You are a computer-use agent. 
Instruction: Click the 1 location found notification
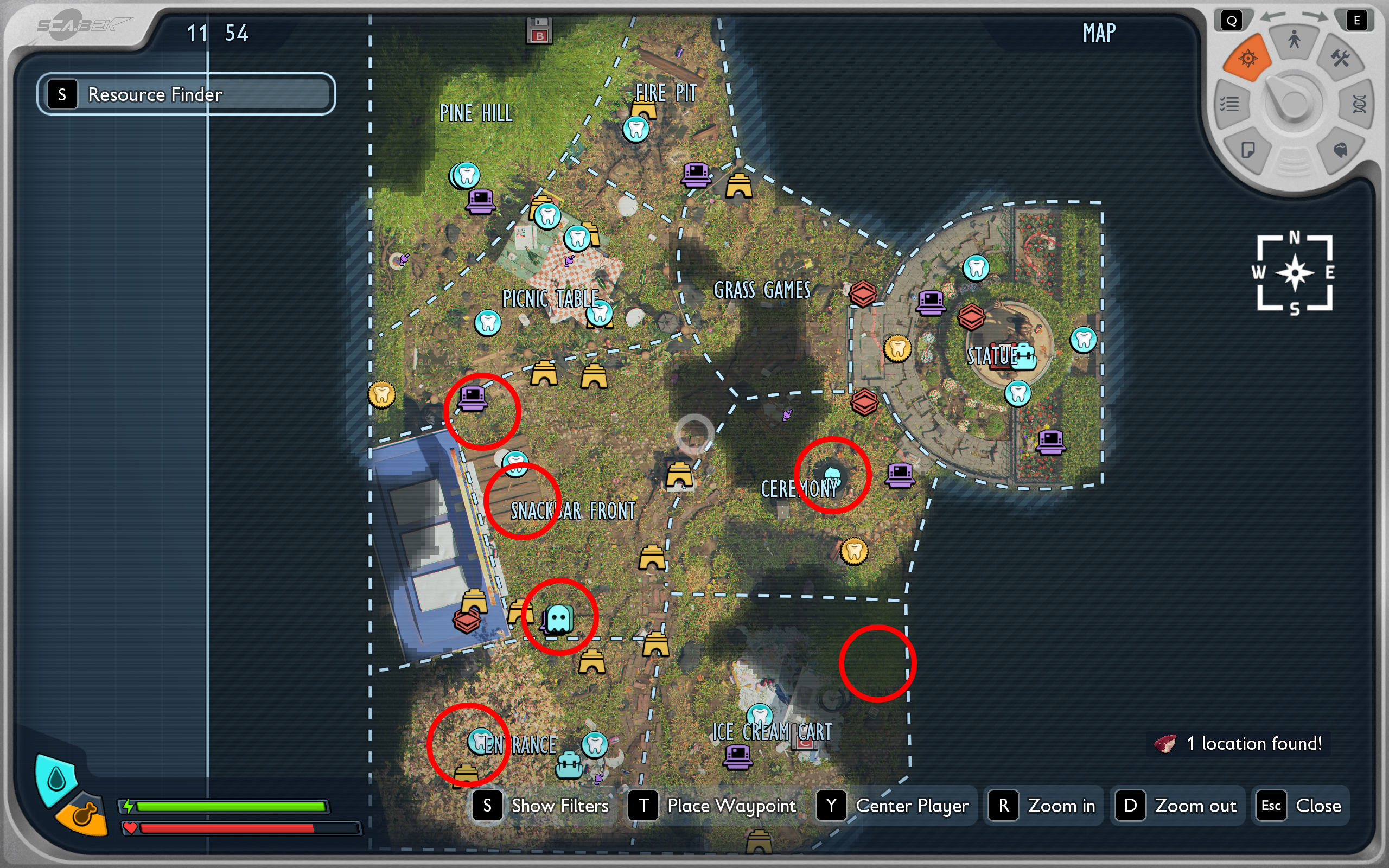[x=1238, y=743]
